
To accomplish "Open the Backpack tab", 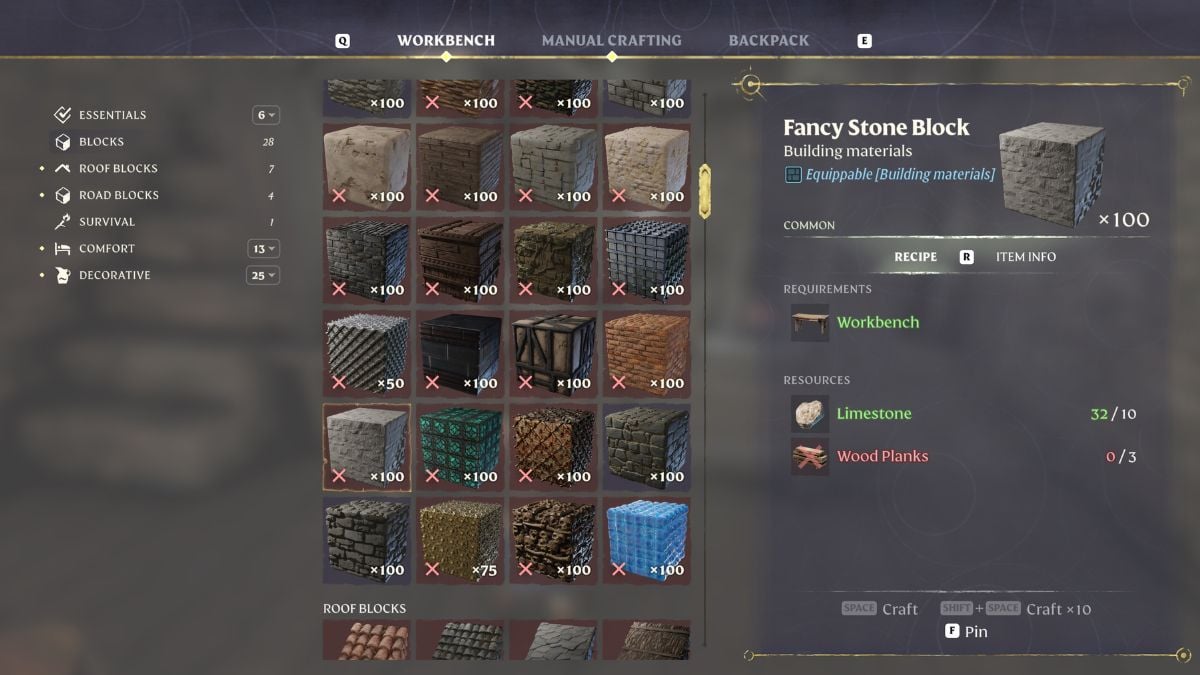I will pos(768,41).
